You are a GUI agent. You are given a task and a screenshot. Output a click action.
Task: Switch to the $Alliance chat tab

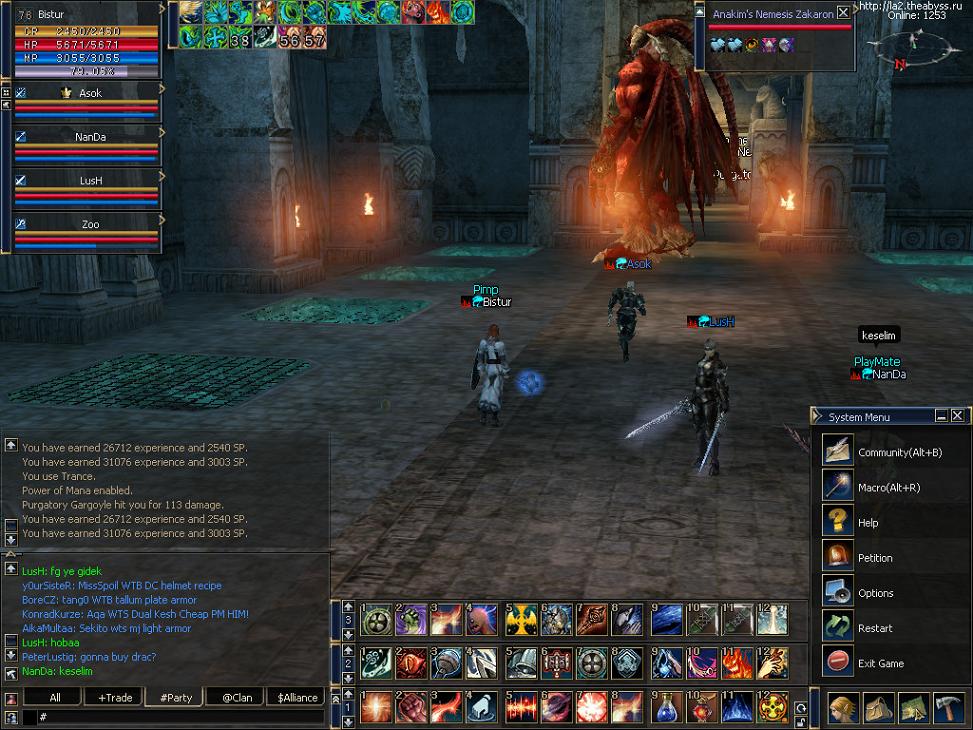click(297, 698)
